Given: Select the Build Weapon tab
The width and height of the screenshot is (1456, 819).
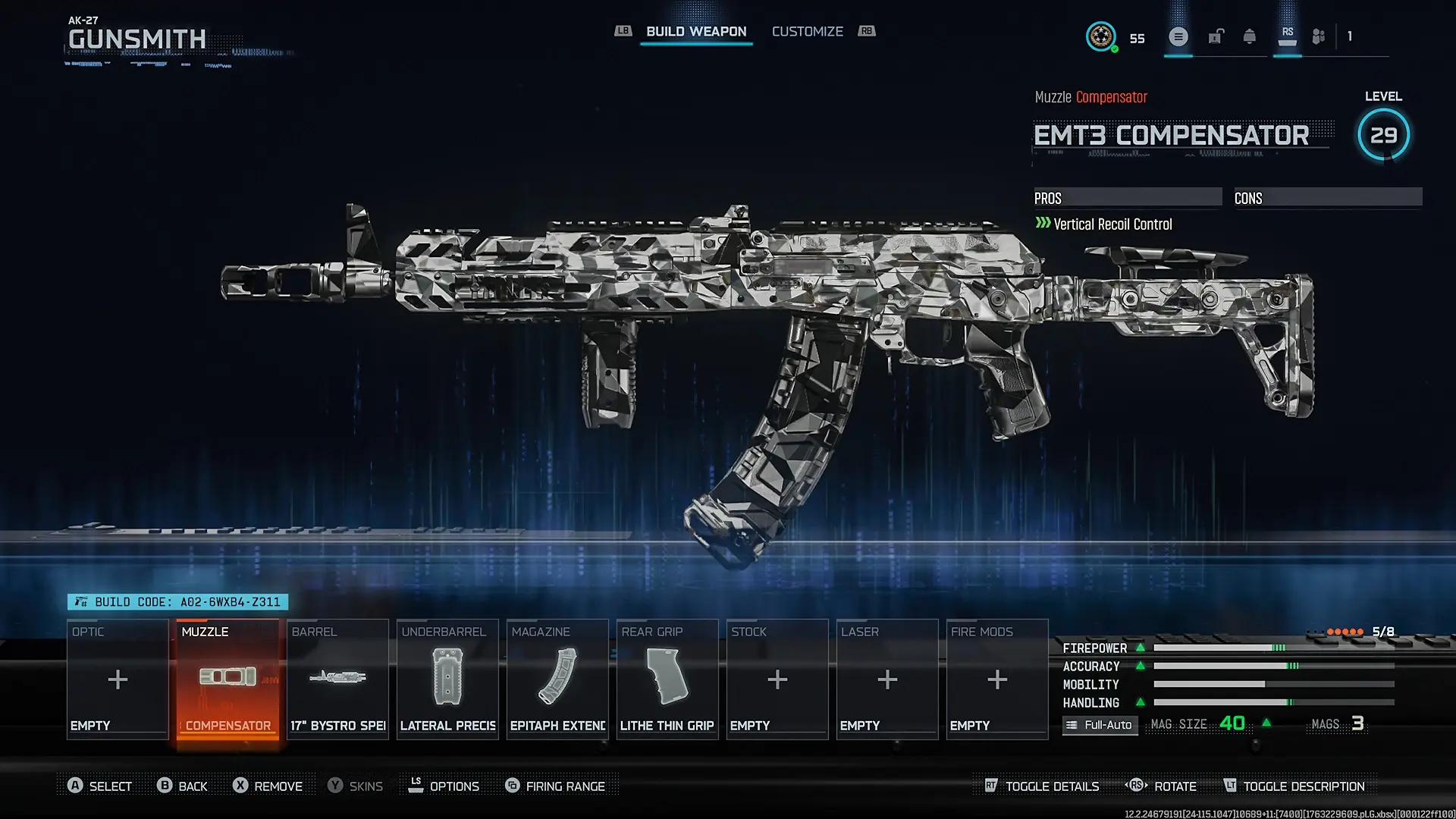Looking at the screenshot, I should click(695, 31).
